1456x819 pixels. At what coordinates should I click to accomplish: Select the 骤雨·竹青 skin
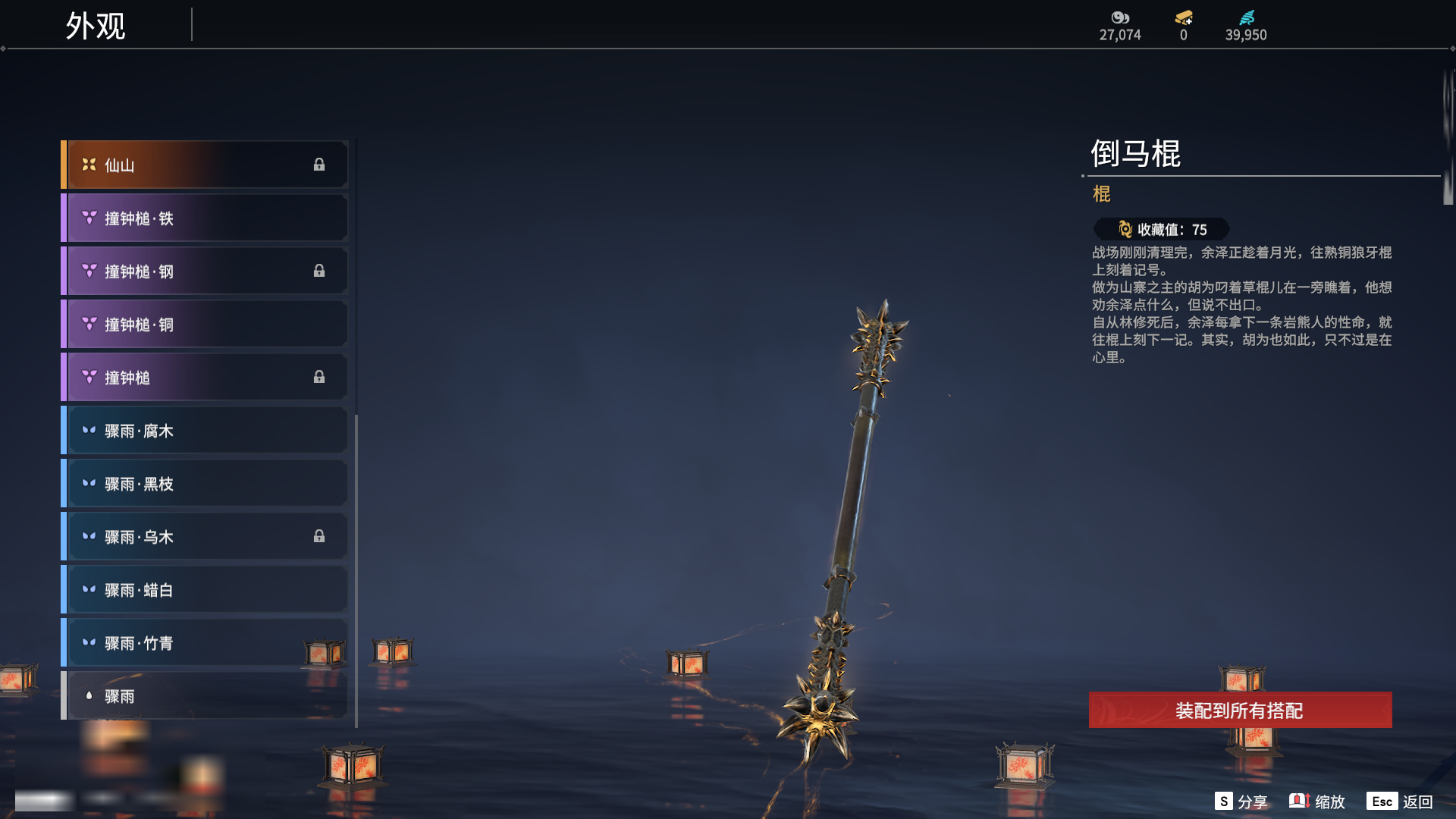(x=205, y=643)
